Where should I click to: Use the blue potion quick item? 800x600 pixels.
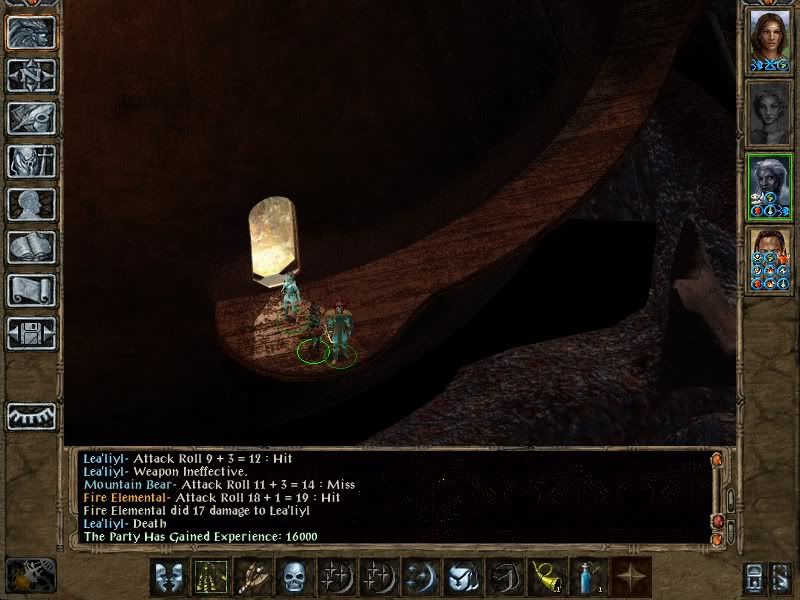pyautogui.click(x=588, y=577)
